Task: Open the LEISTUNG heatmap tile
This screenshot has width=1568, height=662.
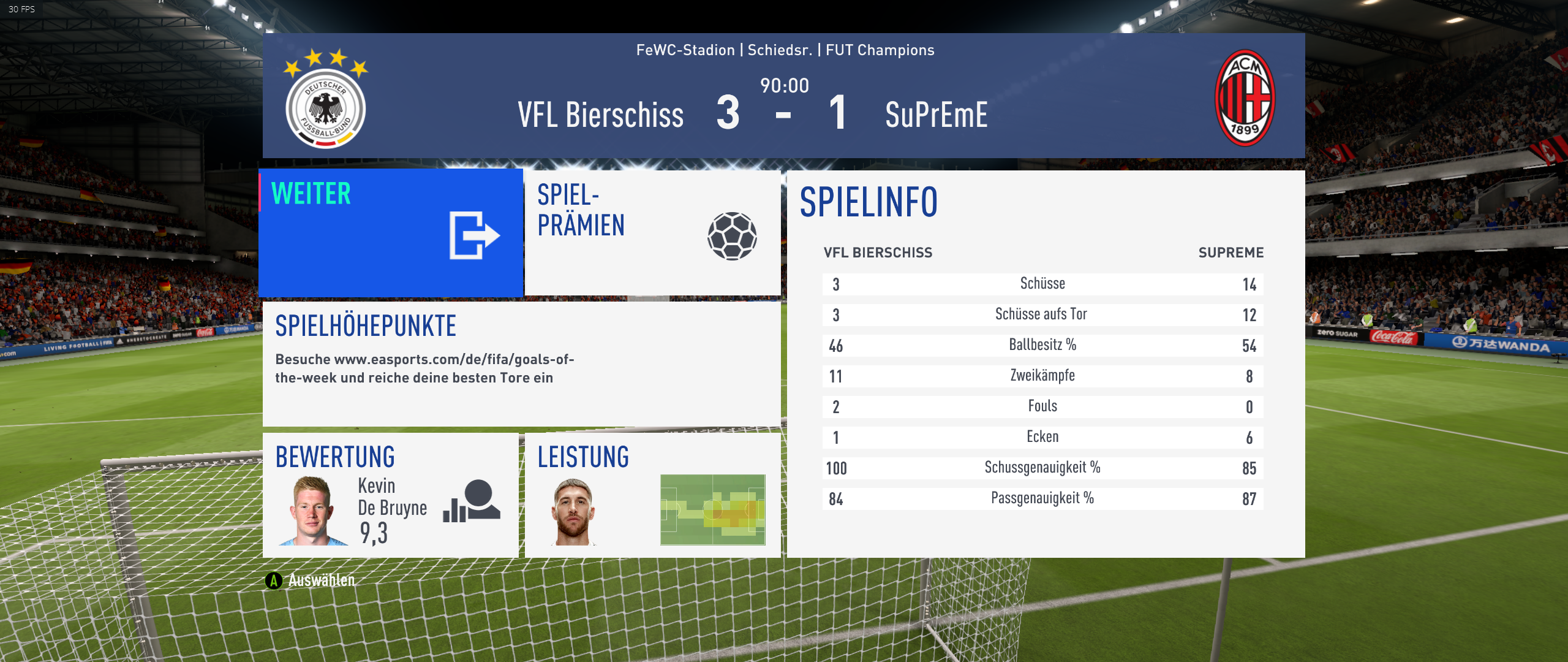Action: tap(652, 495)
